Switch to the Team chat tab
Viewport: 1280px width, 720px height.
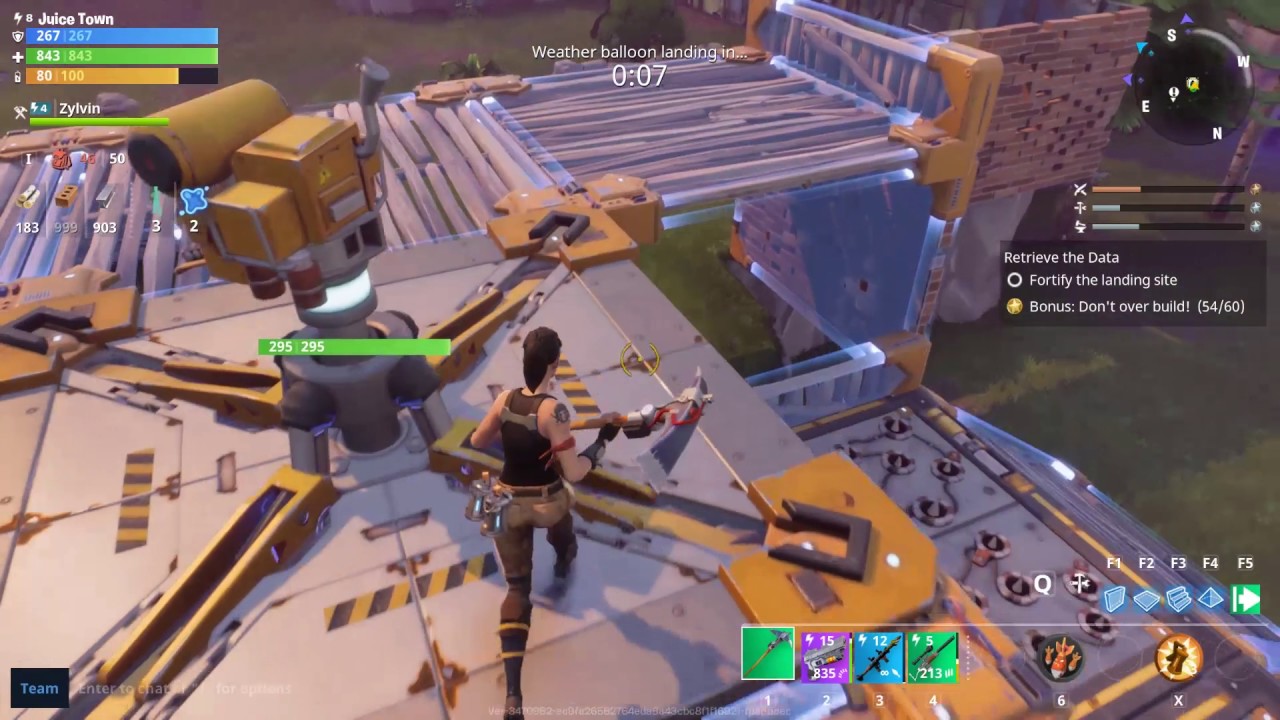(39, 688)
